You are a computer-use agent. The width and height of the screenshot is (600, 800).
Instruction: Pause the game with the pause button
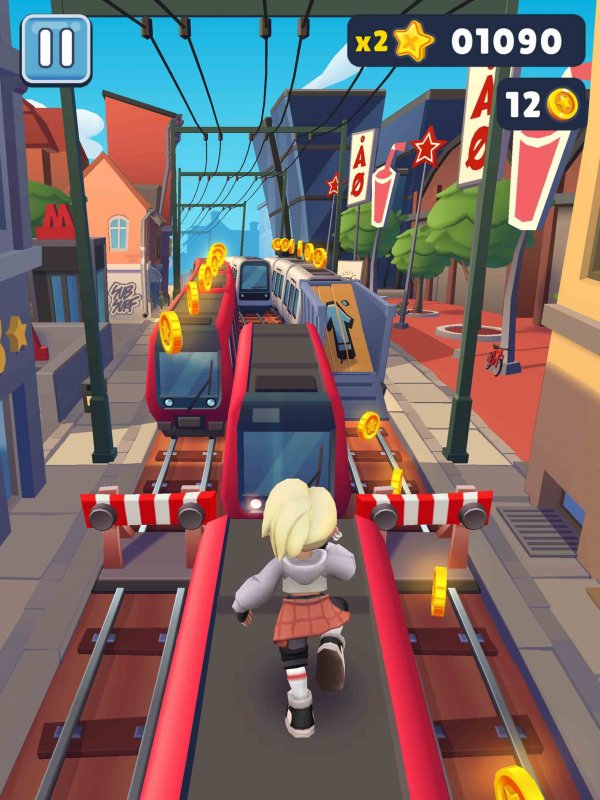click(x=56, y=48)
